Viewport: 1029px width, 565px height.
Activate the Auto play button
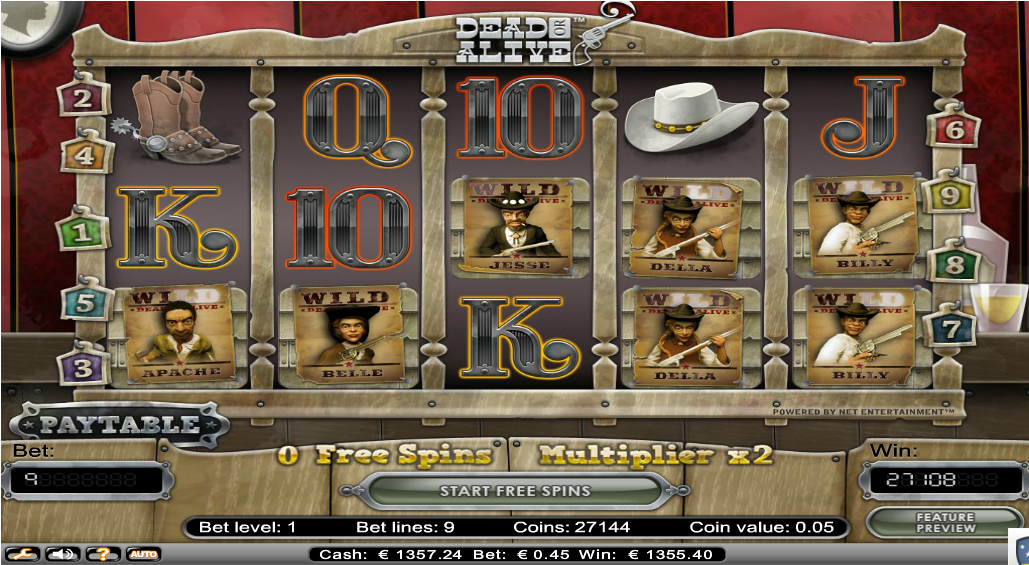pos(143,553)
